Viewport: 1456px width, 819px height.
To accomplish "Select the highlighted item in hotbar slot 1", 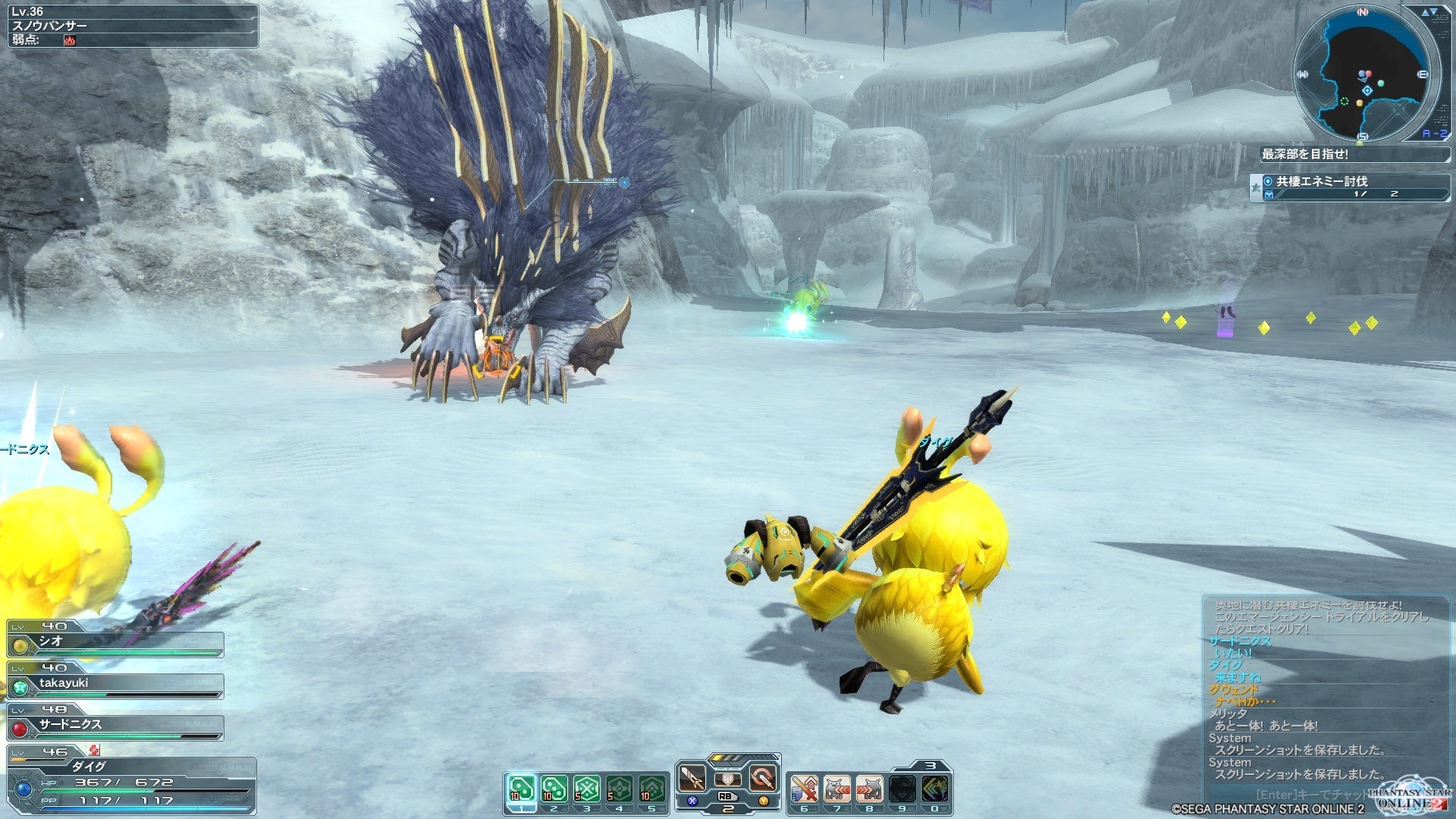I will (521, 789).
